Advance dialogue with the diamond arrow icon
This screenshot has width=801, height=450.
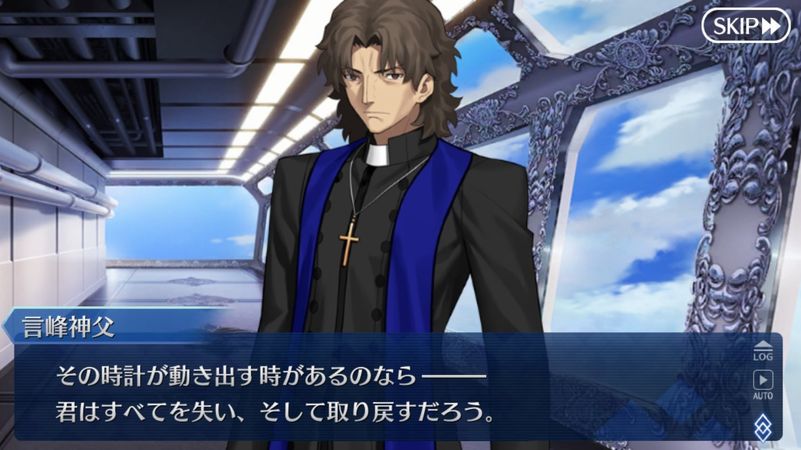[x=763, y=424]
